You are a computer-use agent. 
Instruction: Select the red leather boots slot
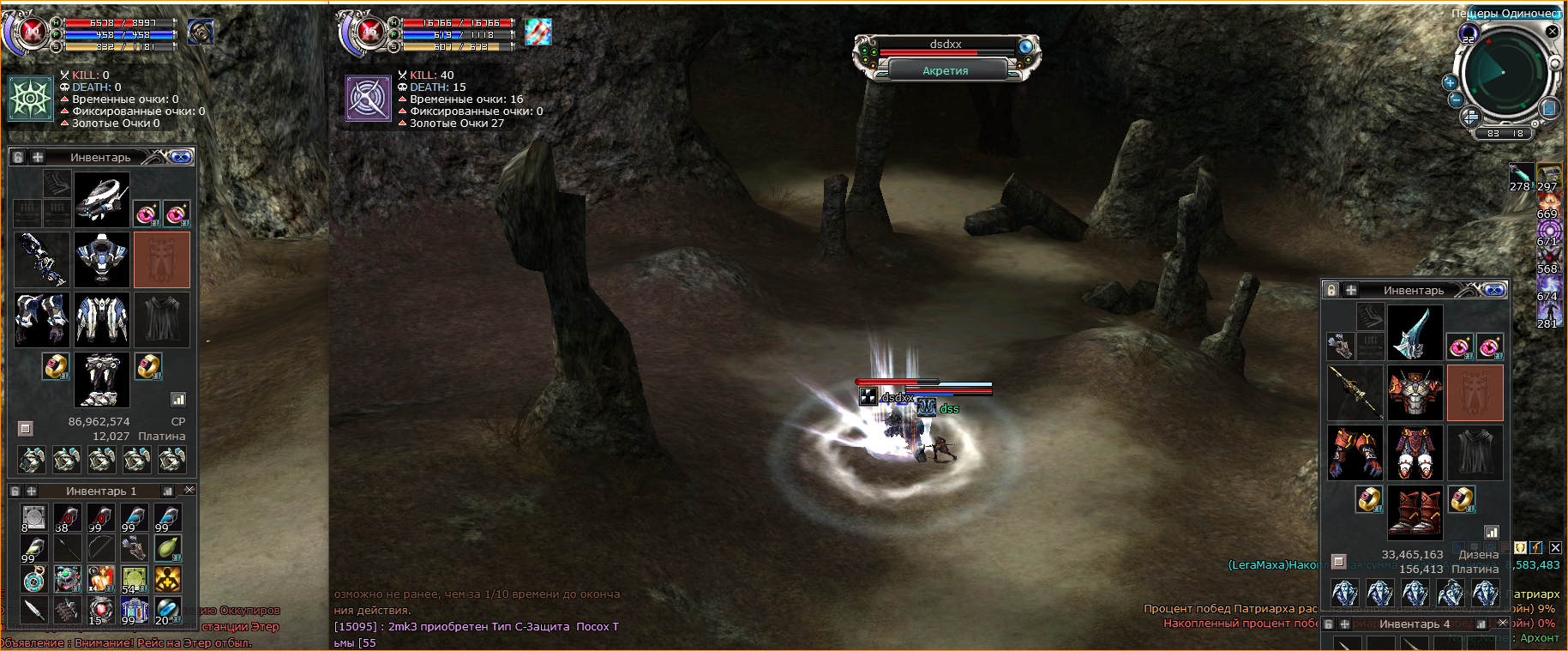tap(1415, 513)
